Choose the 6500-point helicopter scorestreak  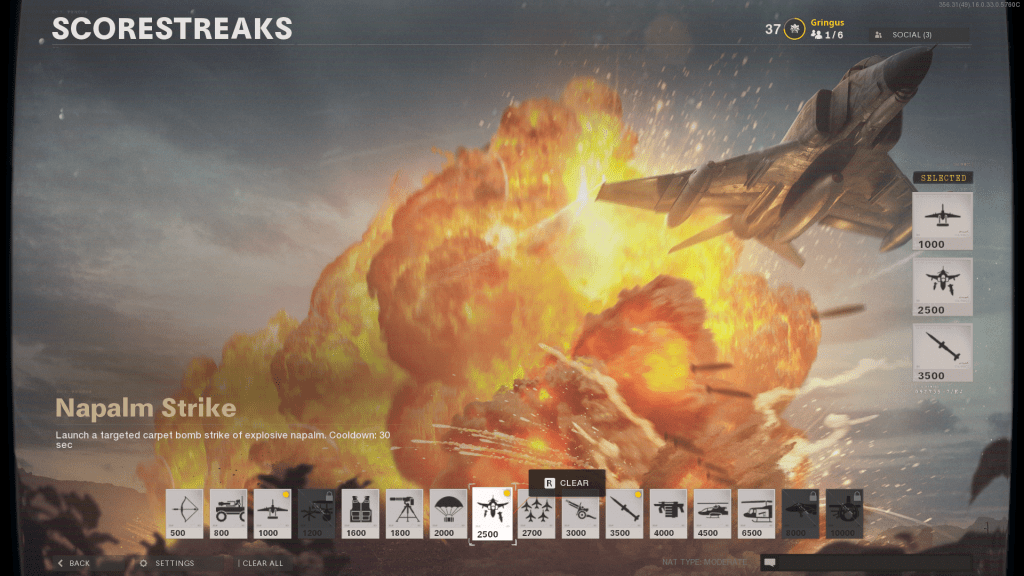[x=756, y=513]
